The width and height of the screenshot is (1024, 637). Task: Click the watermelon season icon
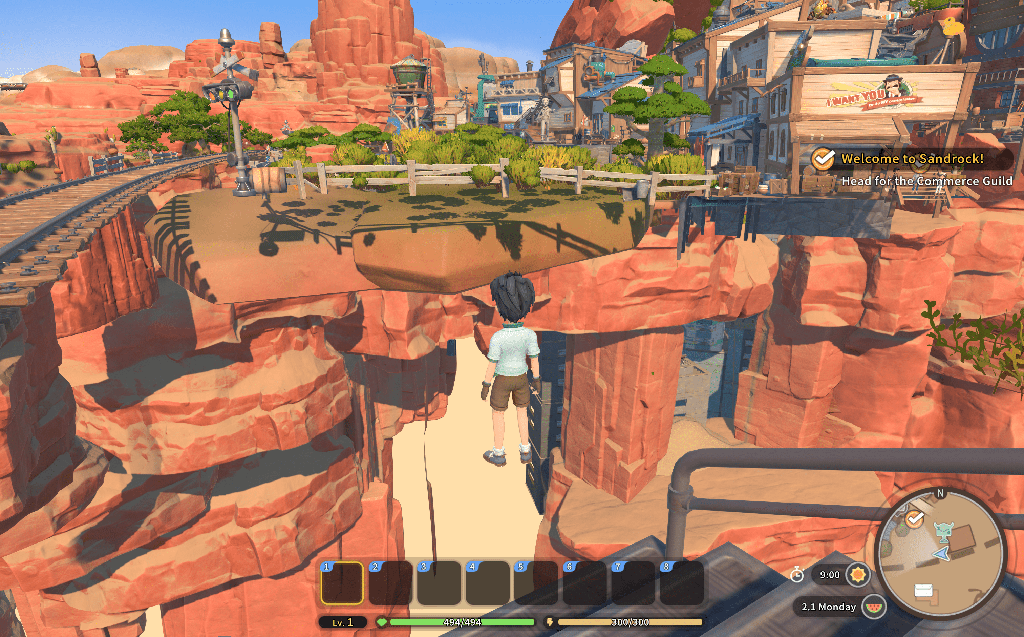(873, 606)
